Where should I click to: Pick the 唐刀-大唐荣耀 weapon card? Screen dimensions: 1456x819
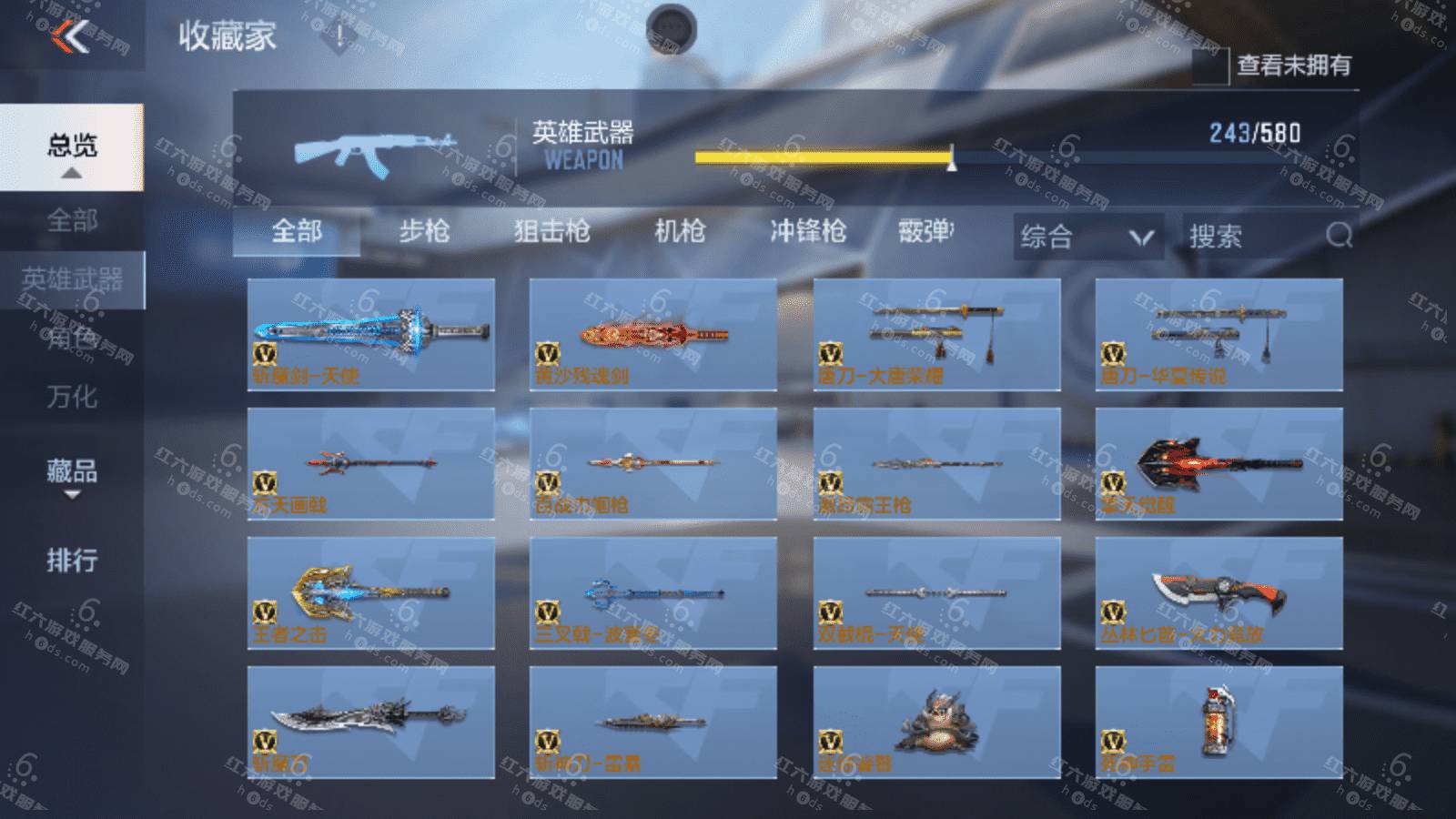(936, 334)
